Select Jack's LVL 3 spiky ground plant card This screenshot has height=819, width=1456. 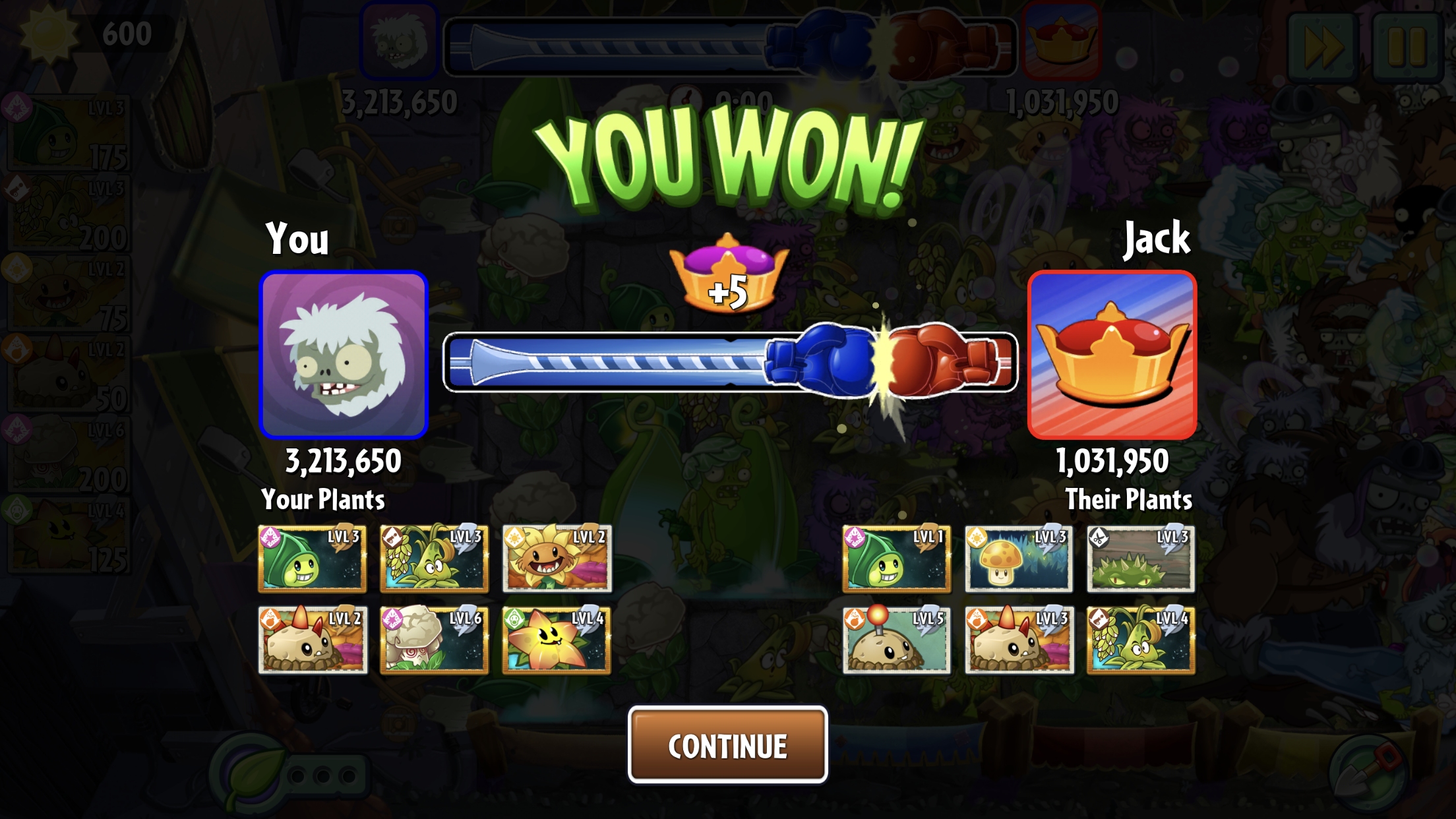point(1140,559)
